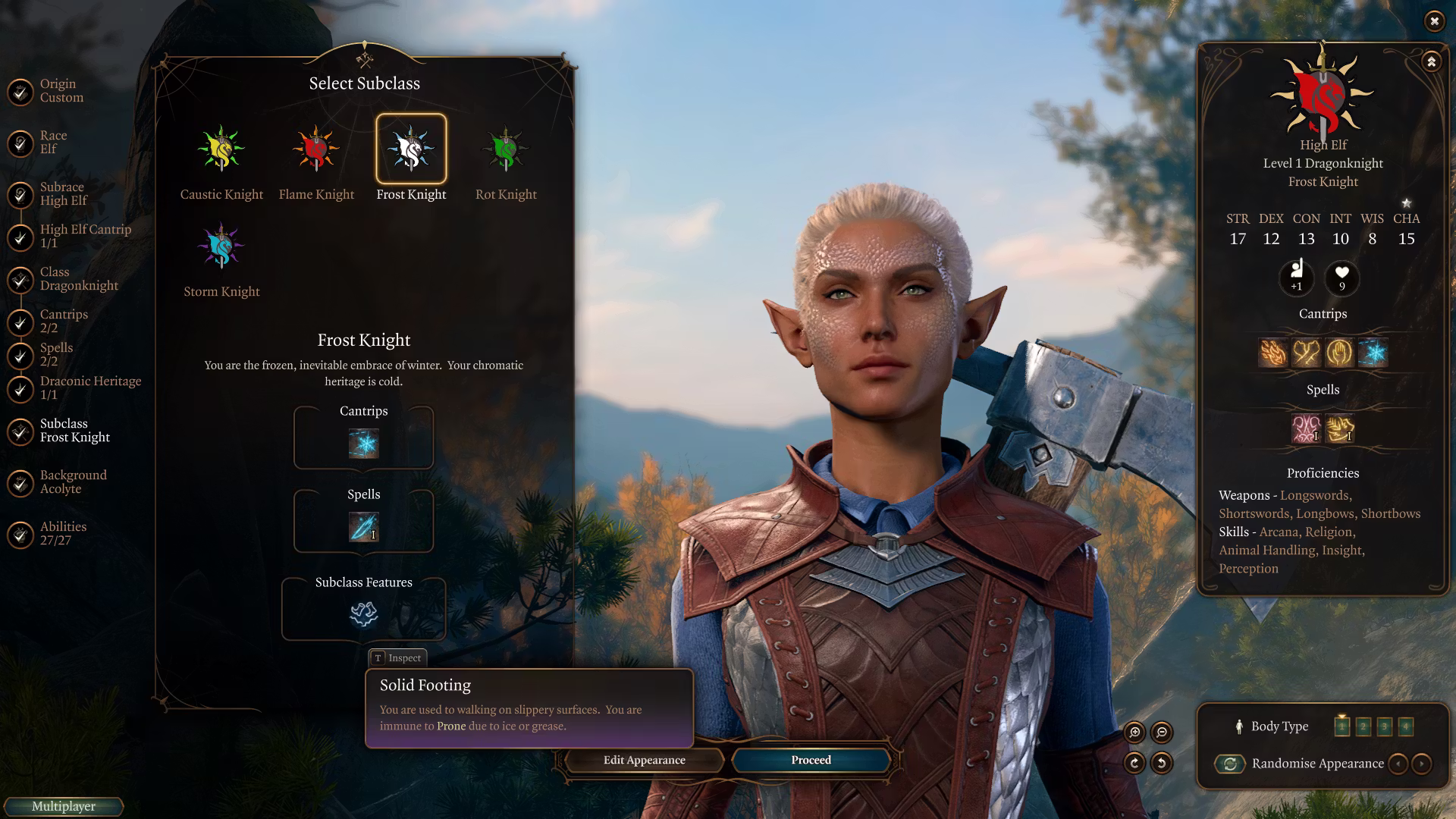The image size is (1456, 819).
Task: Choose the Flame Knight subclass
Action: (x=316, y=149)
